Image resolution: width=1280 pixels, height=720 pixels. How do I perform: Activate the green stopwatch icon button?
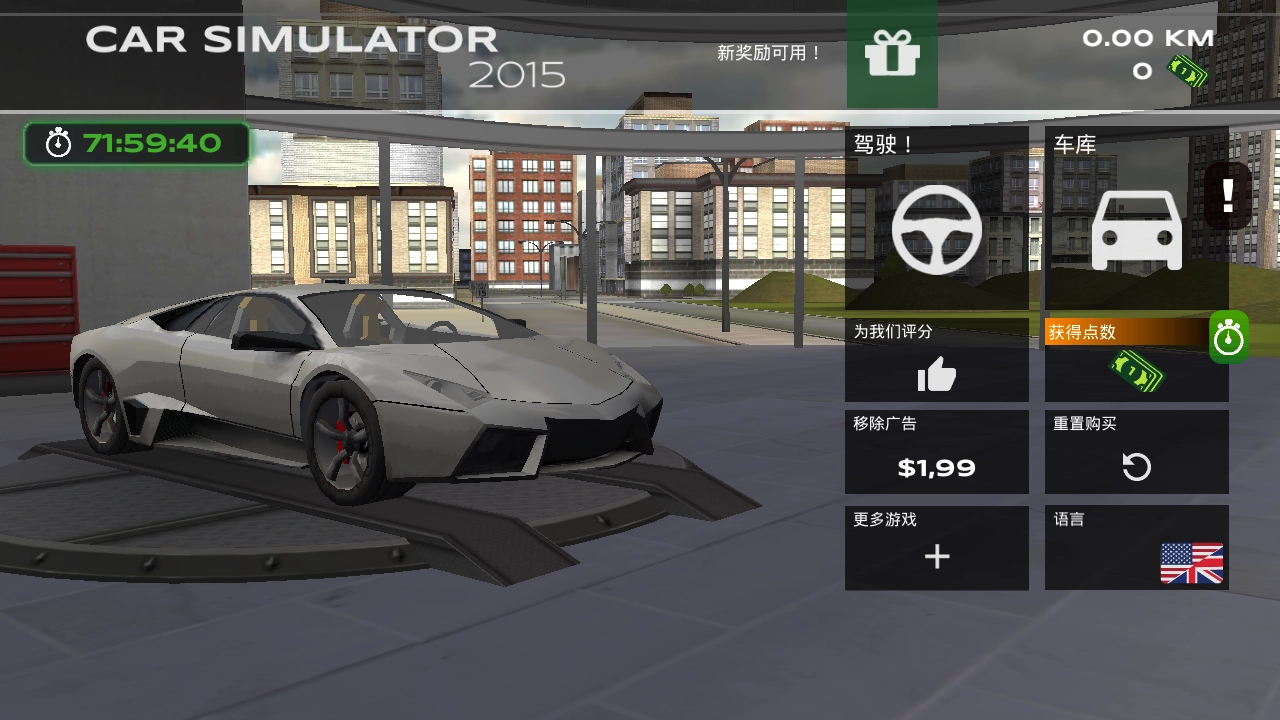[1229, 338]
